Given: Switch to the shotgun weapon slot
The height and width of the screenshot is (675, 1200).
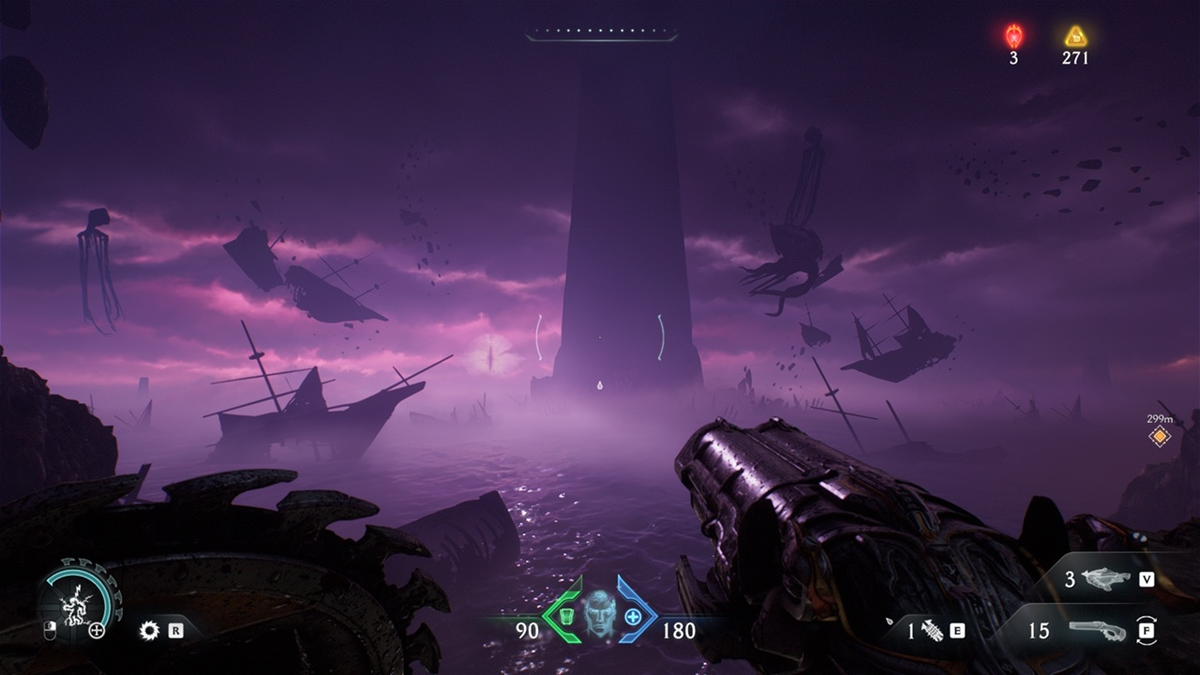Looking at the screenshot, I should (1096, 630).
